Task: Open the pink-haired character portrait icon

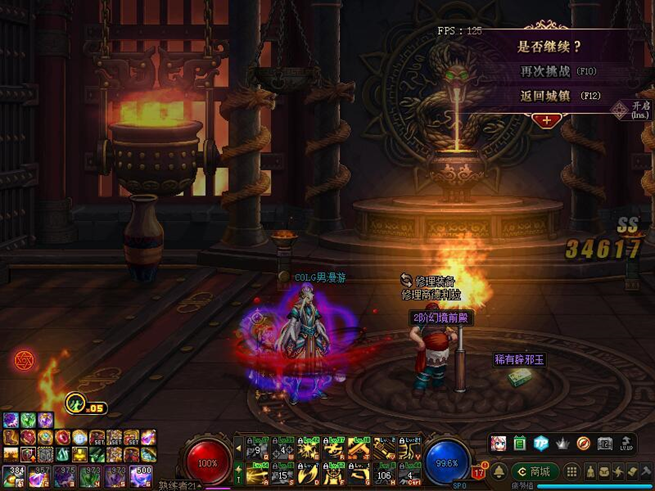Action: pos(498,443)
